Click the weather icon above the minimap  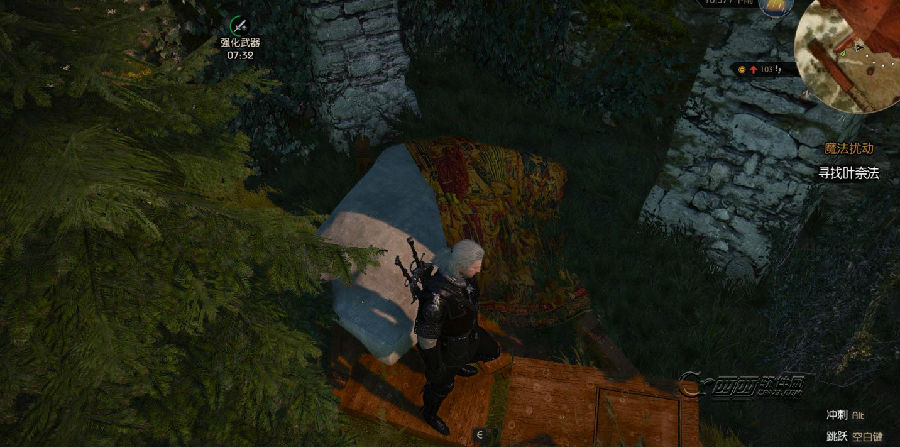coord(776,6)
